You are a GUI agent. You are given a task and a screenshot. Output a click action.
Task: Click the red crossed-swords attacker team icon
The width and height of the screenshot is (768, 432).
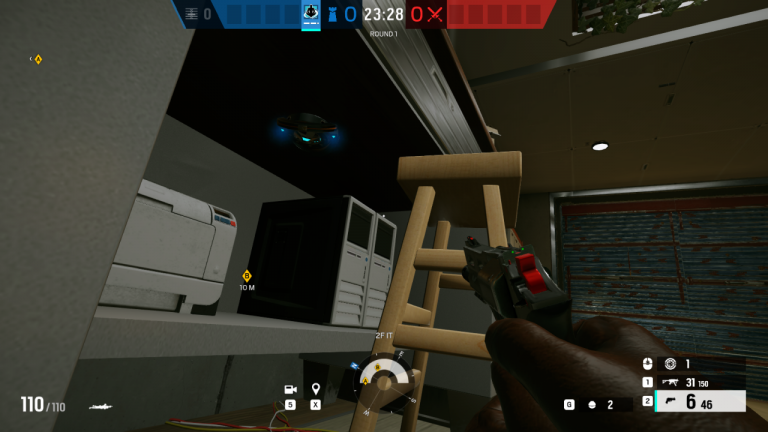tap(435, 14)
